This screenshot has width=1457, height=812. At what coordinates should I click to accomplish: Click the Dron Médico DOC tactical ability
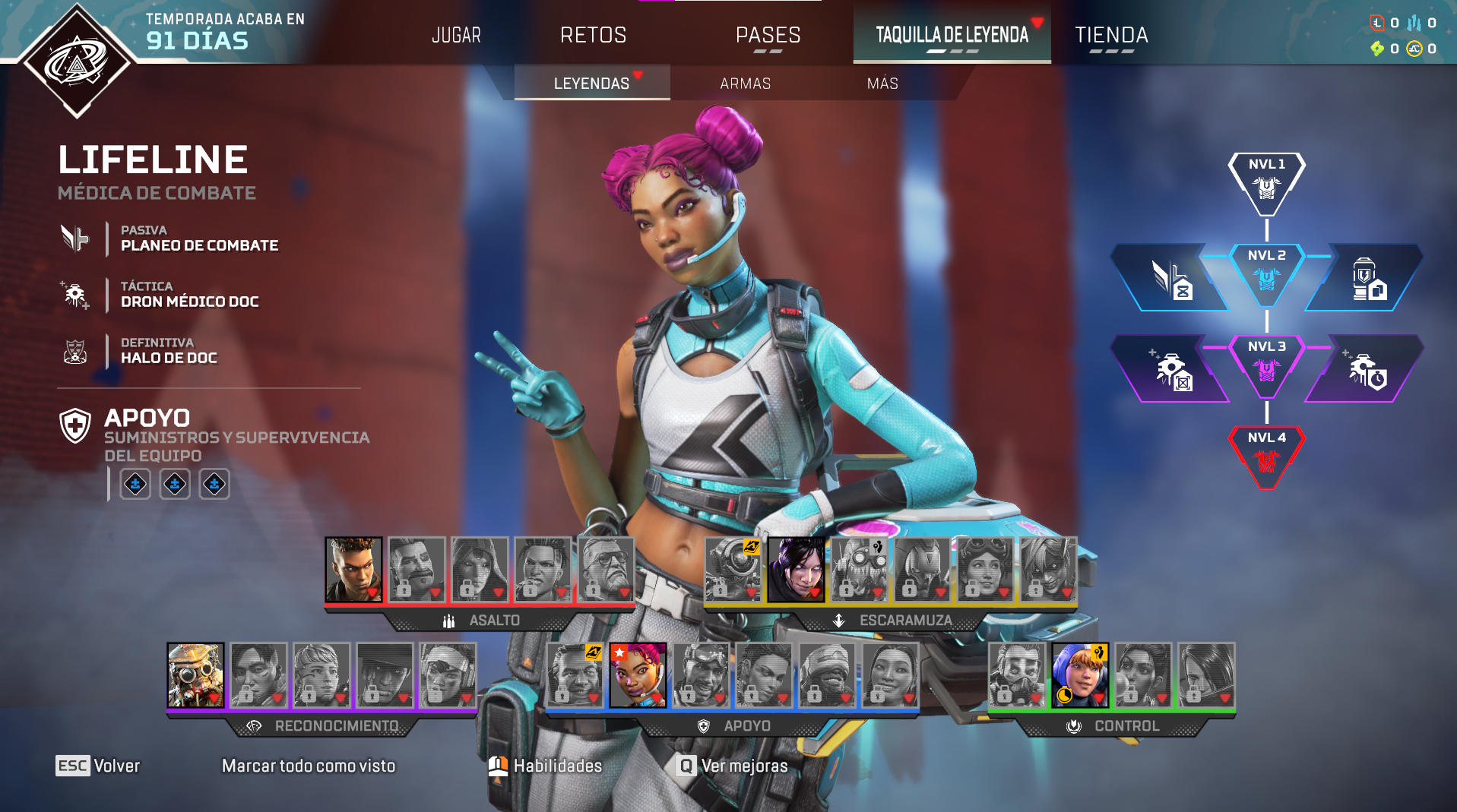[189, 295]
